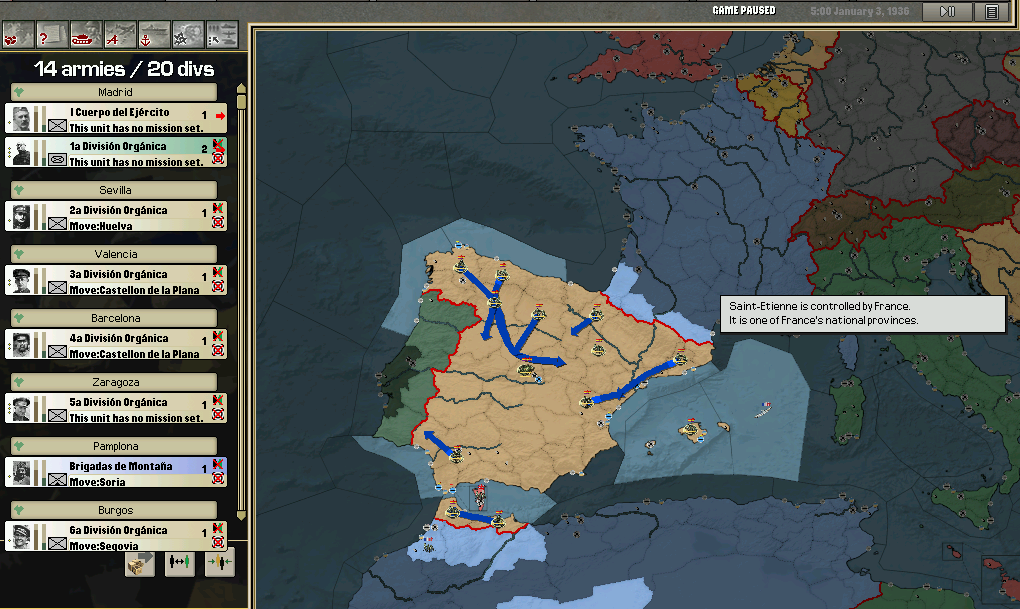Open the explosion and star icon
Screen dimensions: 1020x609
point(187,36)
